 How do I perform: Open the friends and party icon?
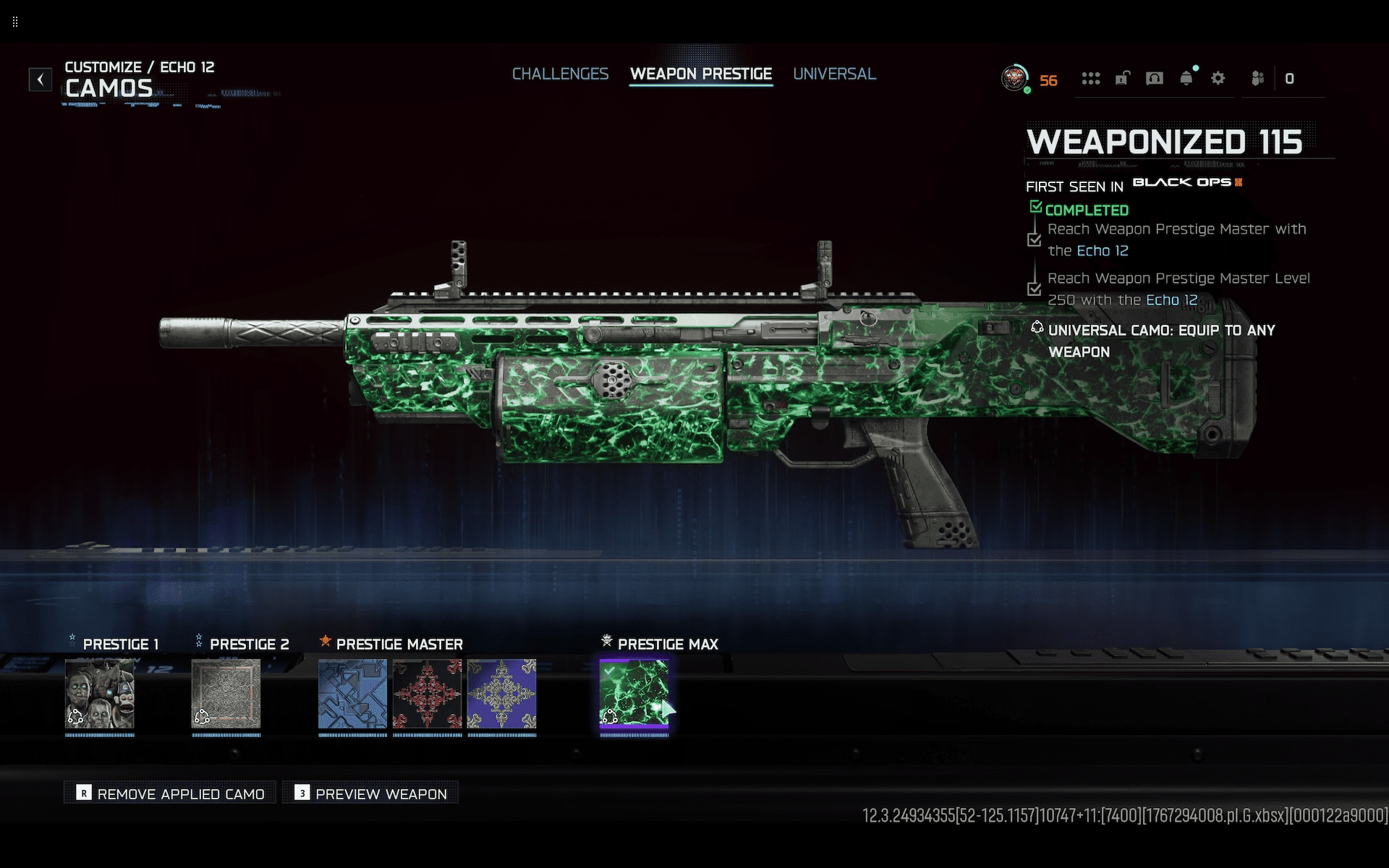pyautogui.click(x=1258, y=78)
